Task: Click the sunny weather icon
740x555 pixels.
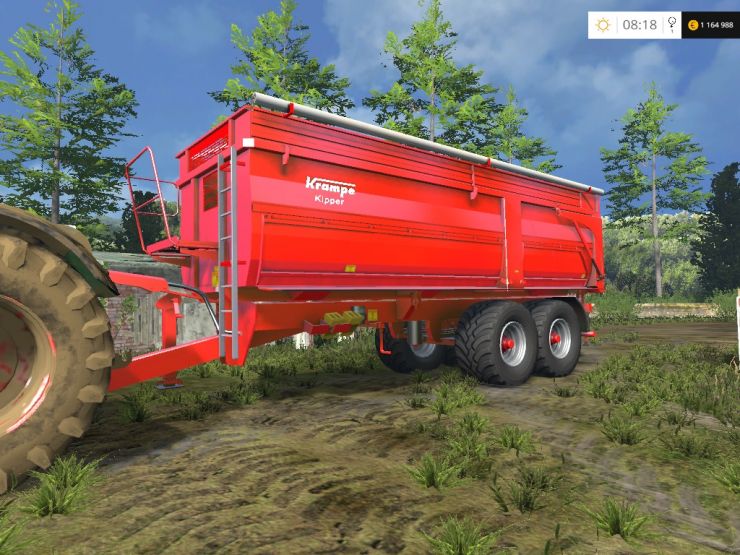Action: point(603,25)
